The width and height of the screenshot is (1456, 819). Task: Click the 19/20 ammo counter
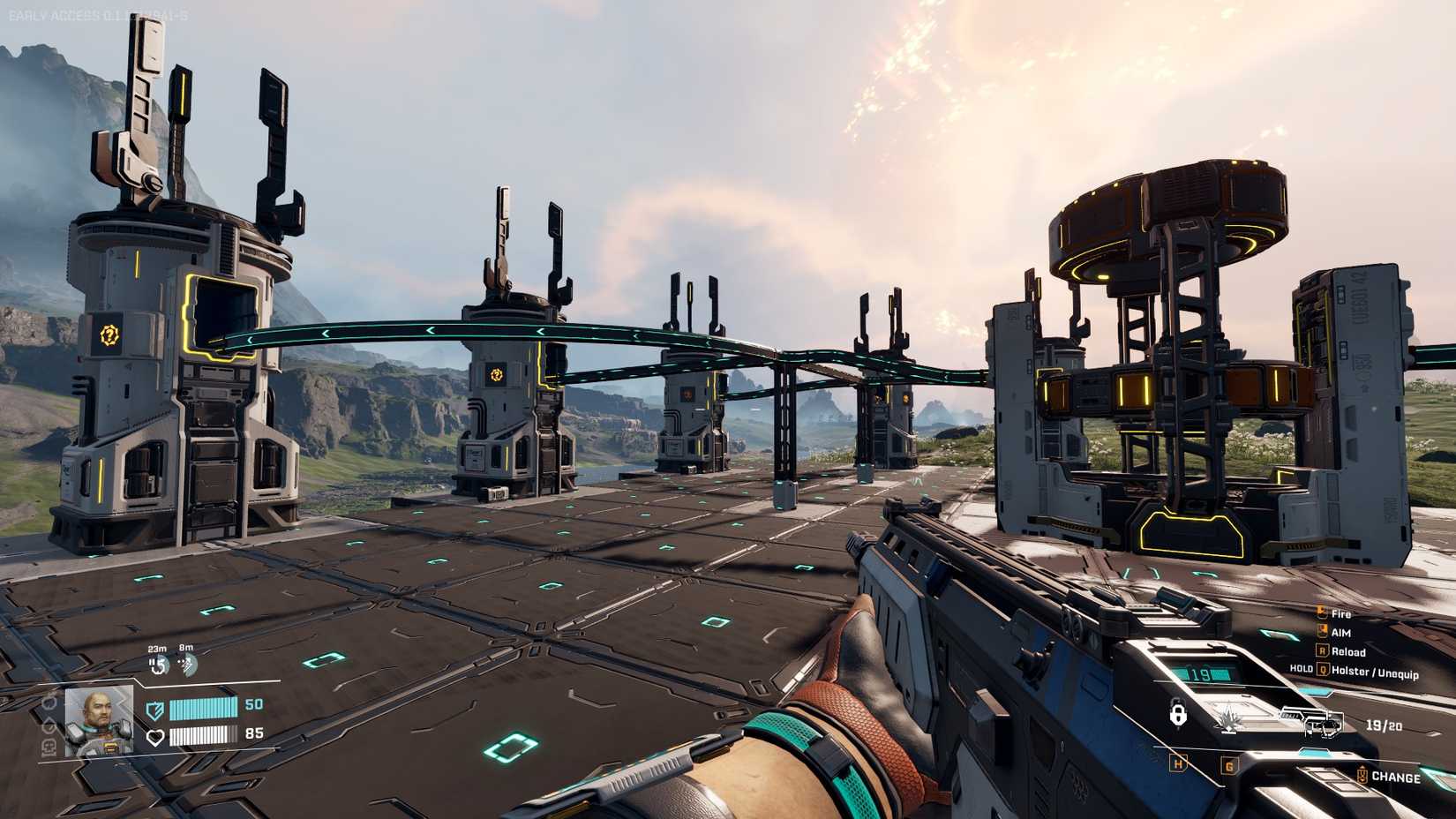(1384, 725)
